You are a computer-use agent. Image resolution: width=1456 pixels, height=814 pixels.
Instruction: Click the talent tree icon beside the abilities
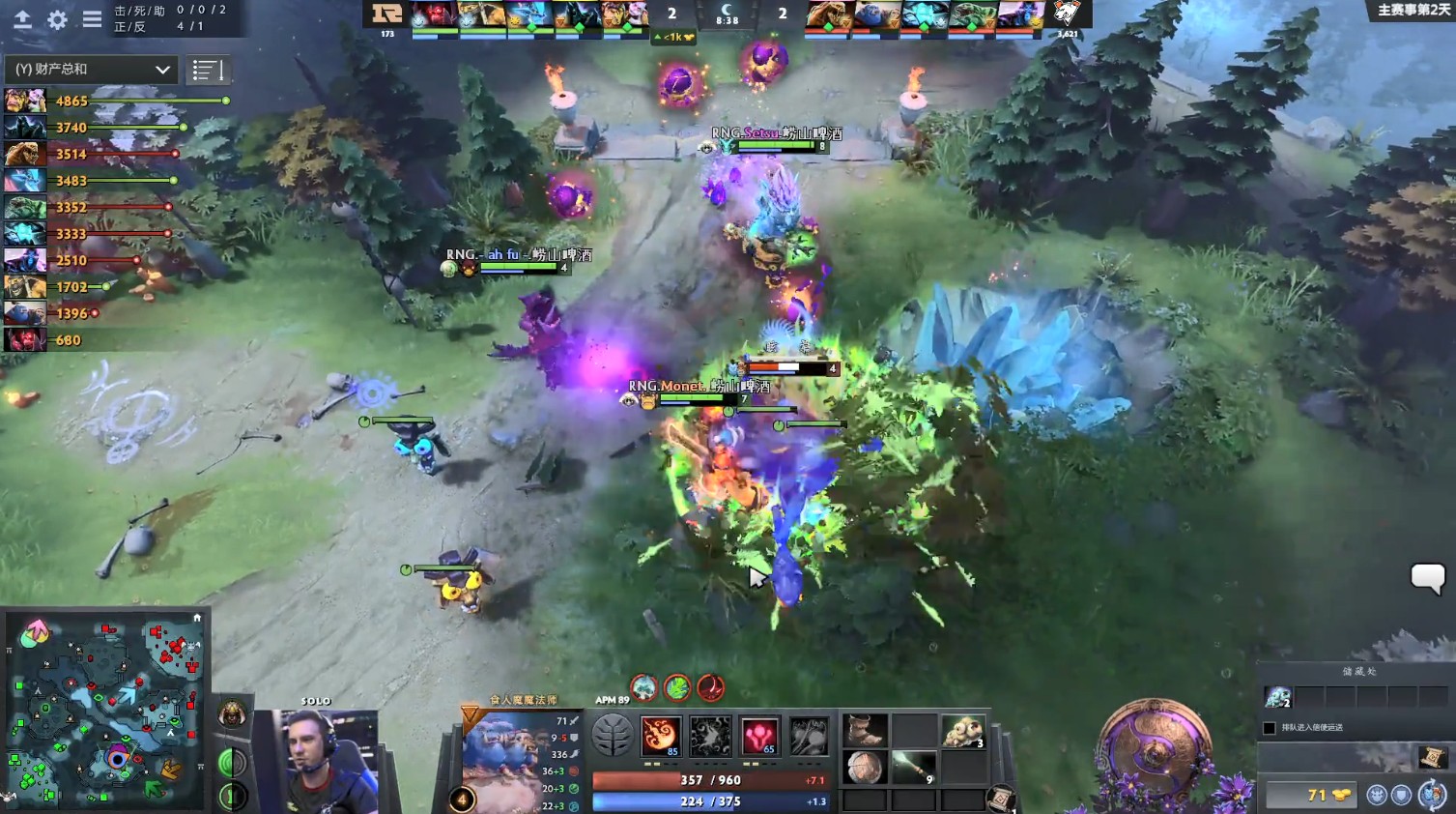click(x=612, y=735)
